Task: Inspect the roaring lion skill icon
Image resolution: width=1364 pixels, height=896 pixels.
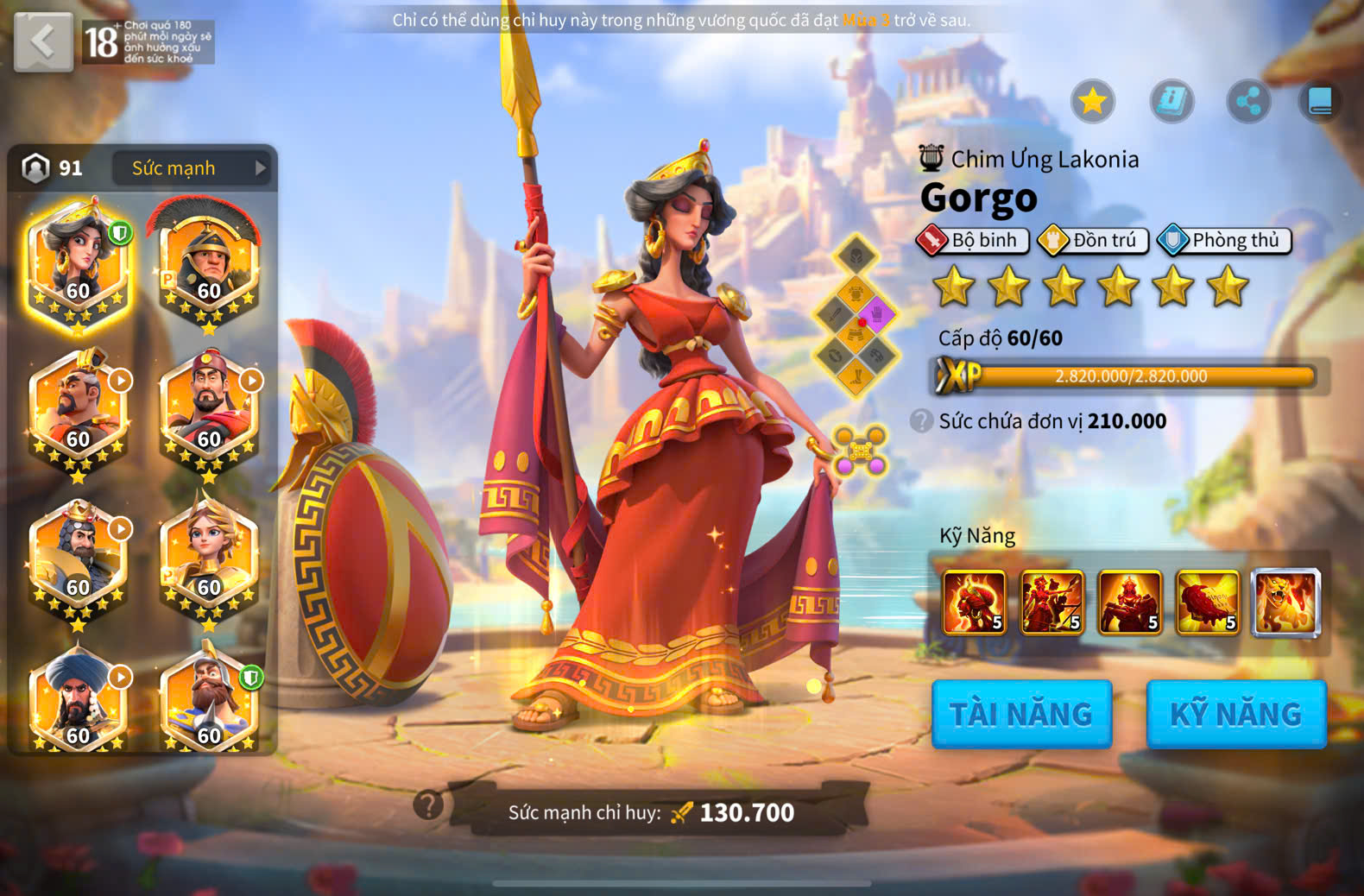Action: [1286, 603]
